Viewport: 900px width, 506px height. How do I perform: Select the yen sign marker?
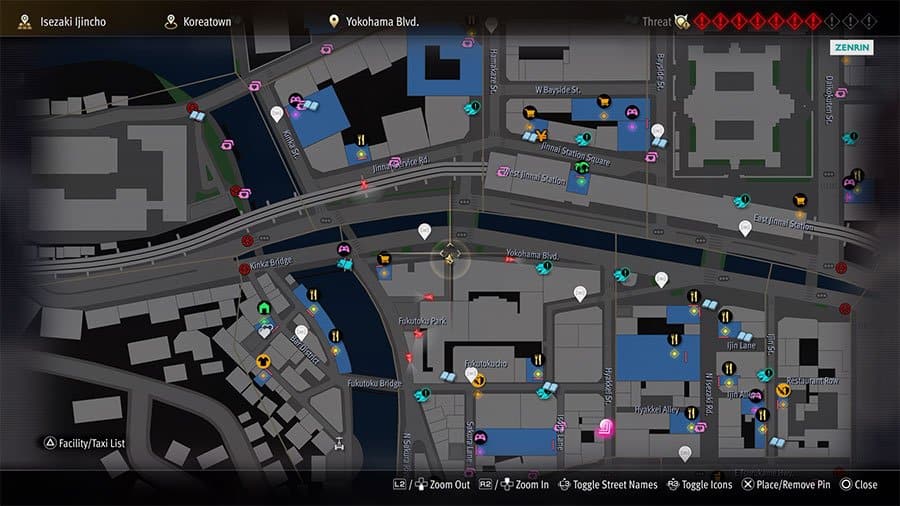(541, 135)
